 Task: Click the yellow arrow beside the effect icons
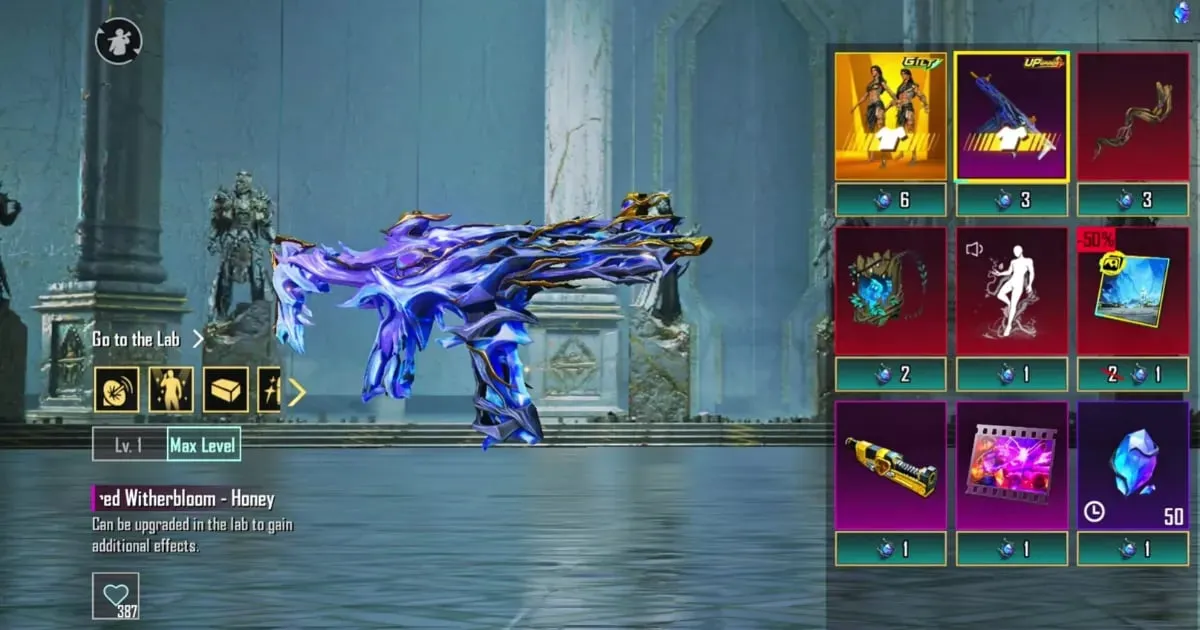pyautogui.click(x=296, y=391)
